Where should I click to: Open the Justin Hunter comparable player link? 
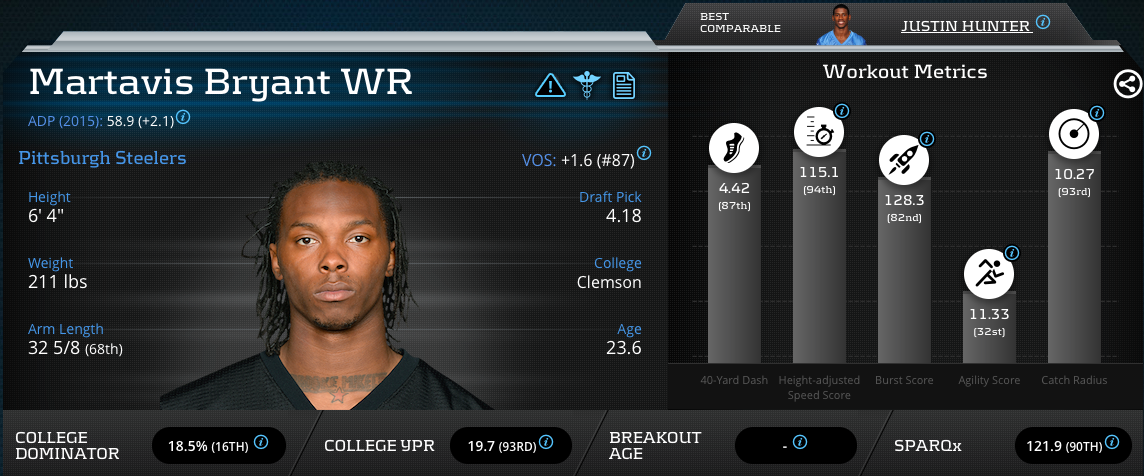(965, 25)
